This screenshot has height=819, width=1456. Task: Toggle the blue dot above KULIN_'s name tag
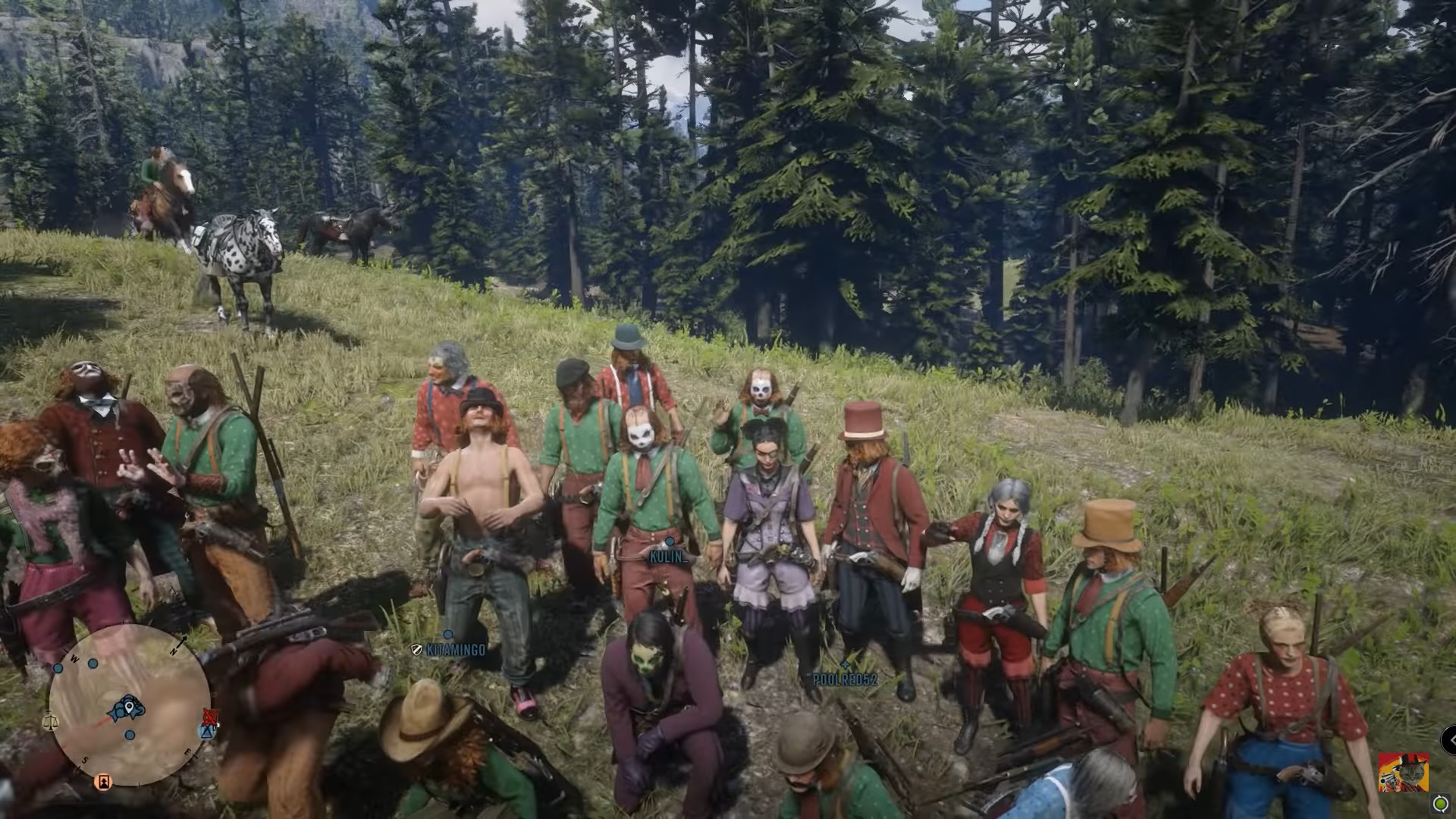tap(670, 541)
